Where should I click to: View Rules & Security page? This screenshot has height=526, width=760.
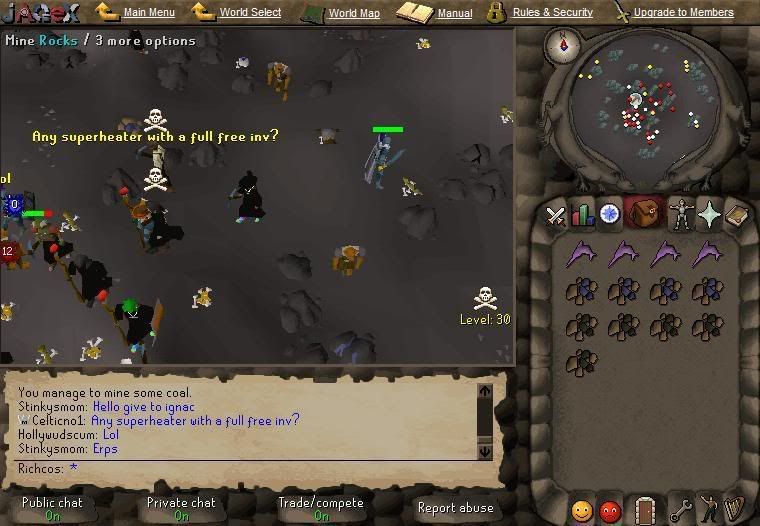click(552, 13)
